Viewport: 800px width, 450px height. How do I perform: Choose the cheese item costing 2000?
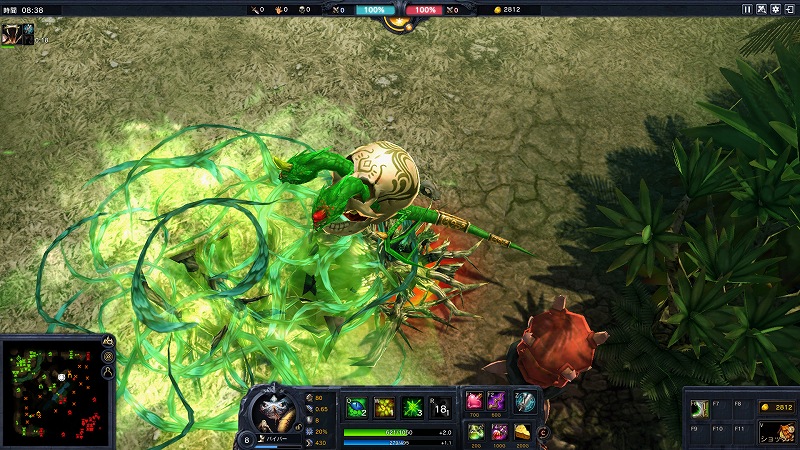click(x=524, y=432)
